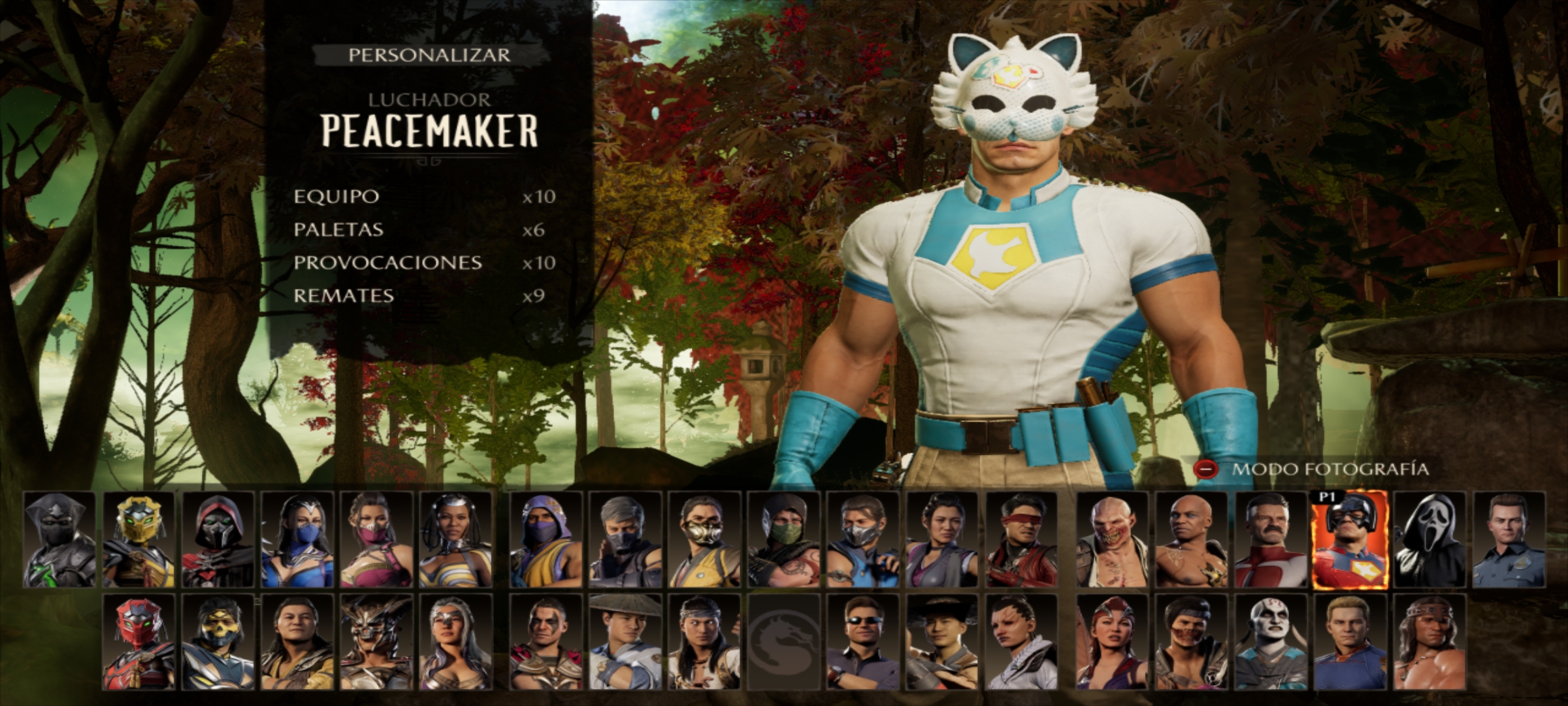Pick Mileena in the pink mask
This screenshot has height=706, width=1568.
pos(376,540)
